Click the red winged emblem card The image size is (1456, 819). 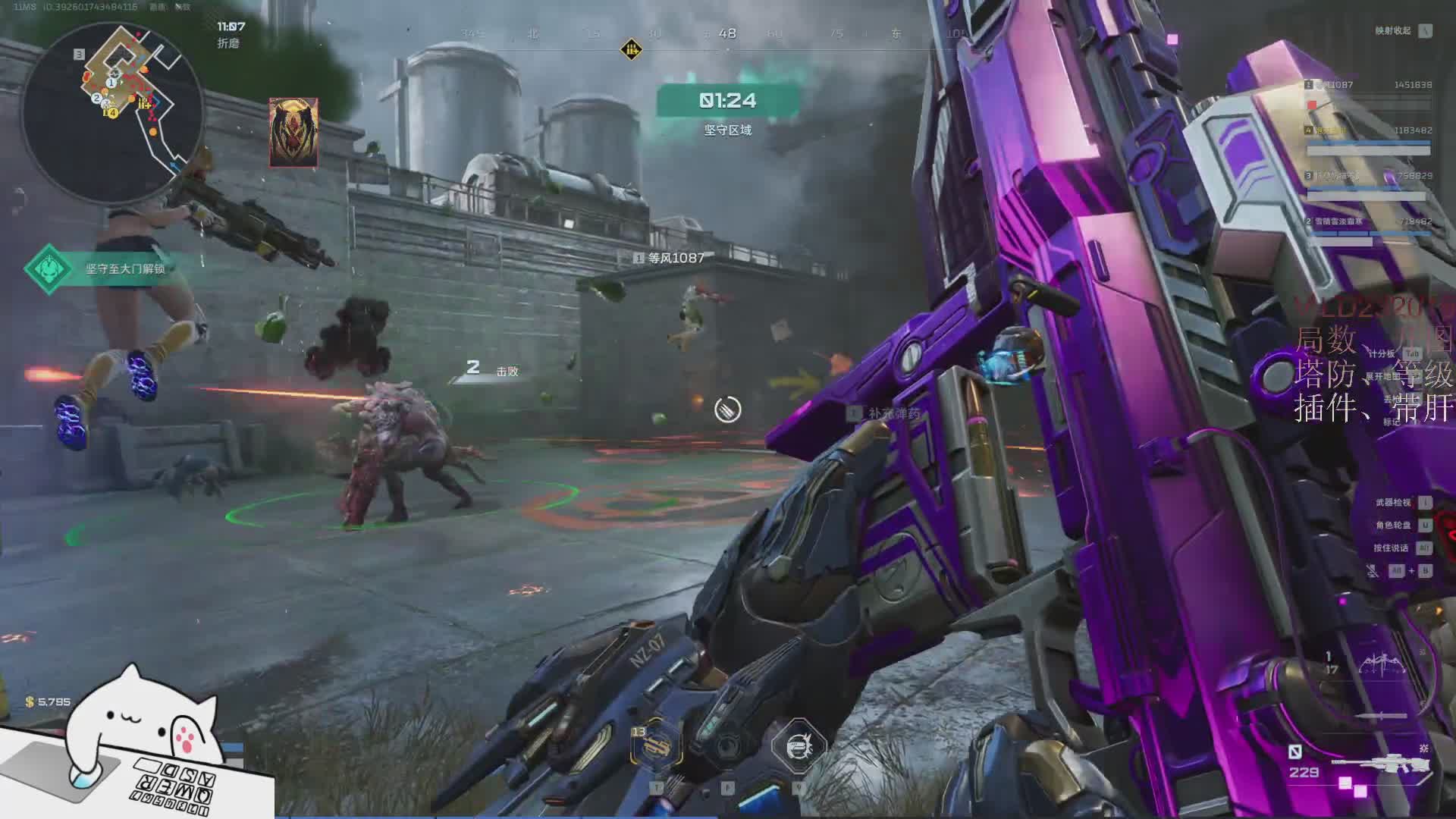point(293,133)
